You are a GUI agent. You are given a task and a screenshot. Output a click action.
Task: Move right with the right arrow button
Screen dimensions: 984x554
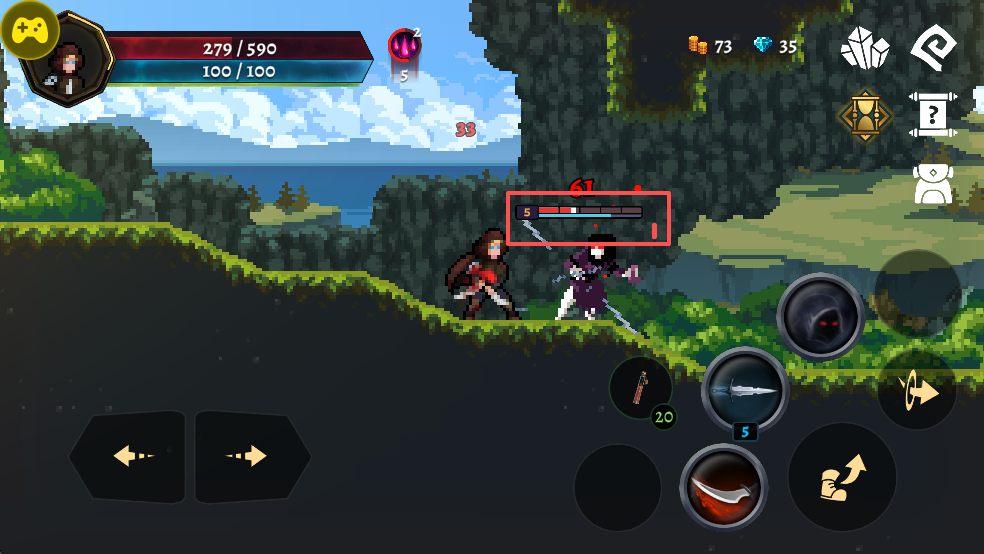click(x=252, y=456)
